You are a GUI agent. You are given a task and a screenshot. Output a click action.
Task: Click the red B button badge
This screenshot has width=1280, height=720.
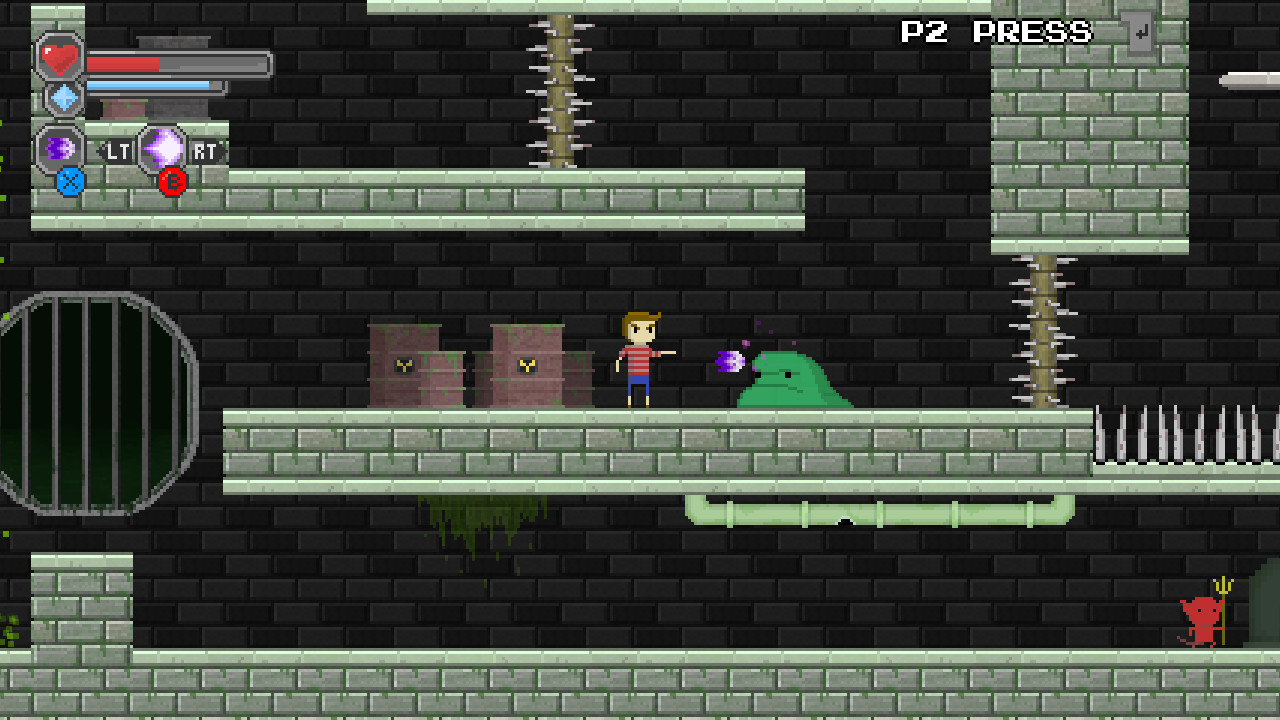point(171,182)
